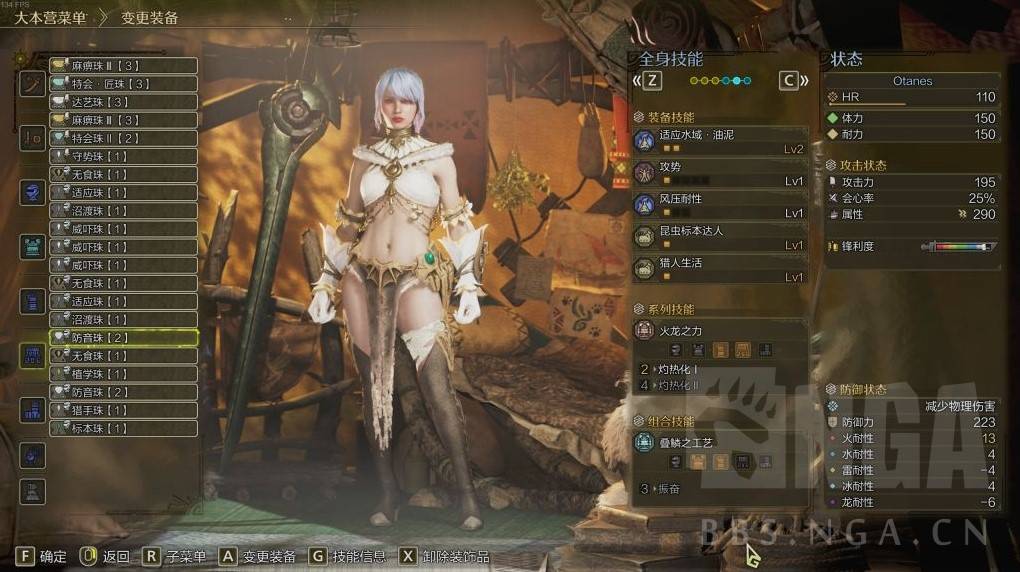Choose the 达艺珠【3】 decoration slot

(123, 102)
